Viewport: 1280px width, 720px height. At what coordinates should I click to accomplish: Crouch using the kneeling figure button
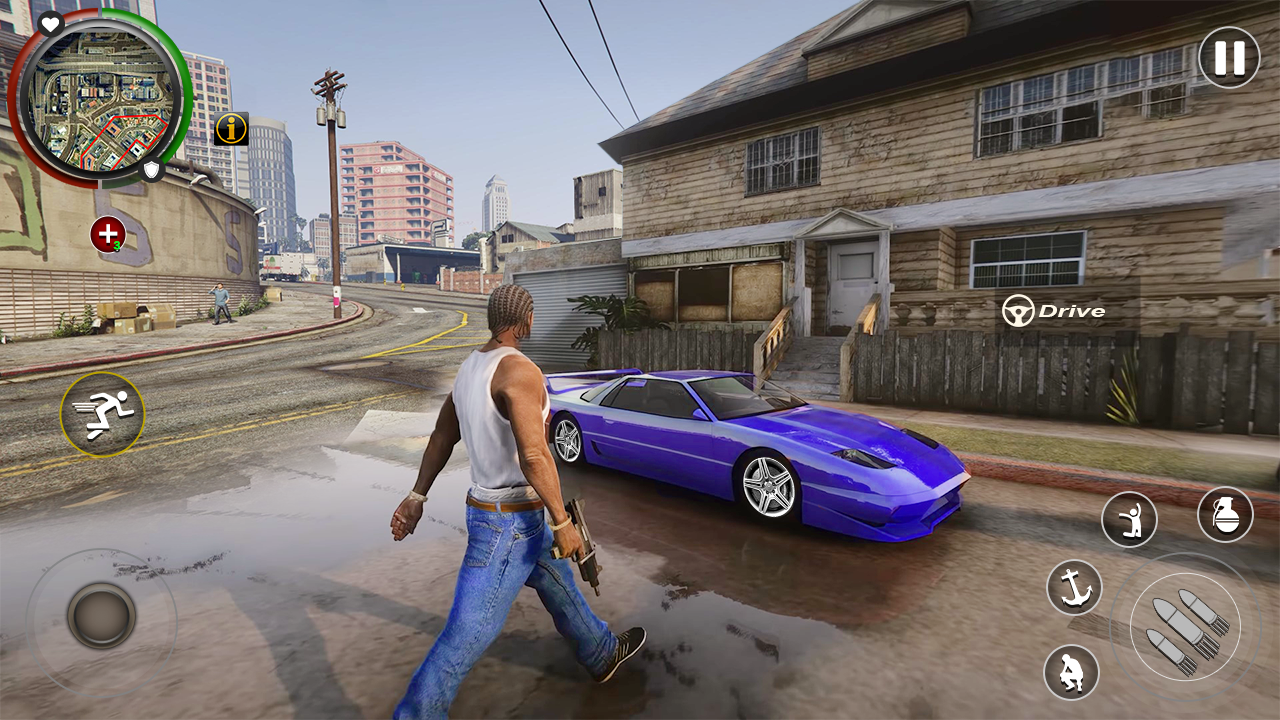tap(1071, 672)
